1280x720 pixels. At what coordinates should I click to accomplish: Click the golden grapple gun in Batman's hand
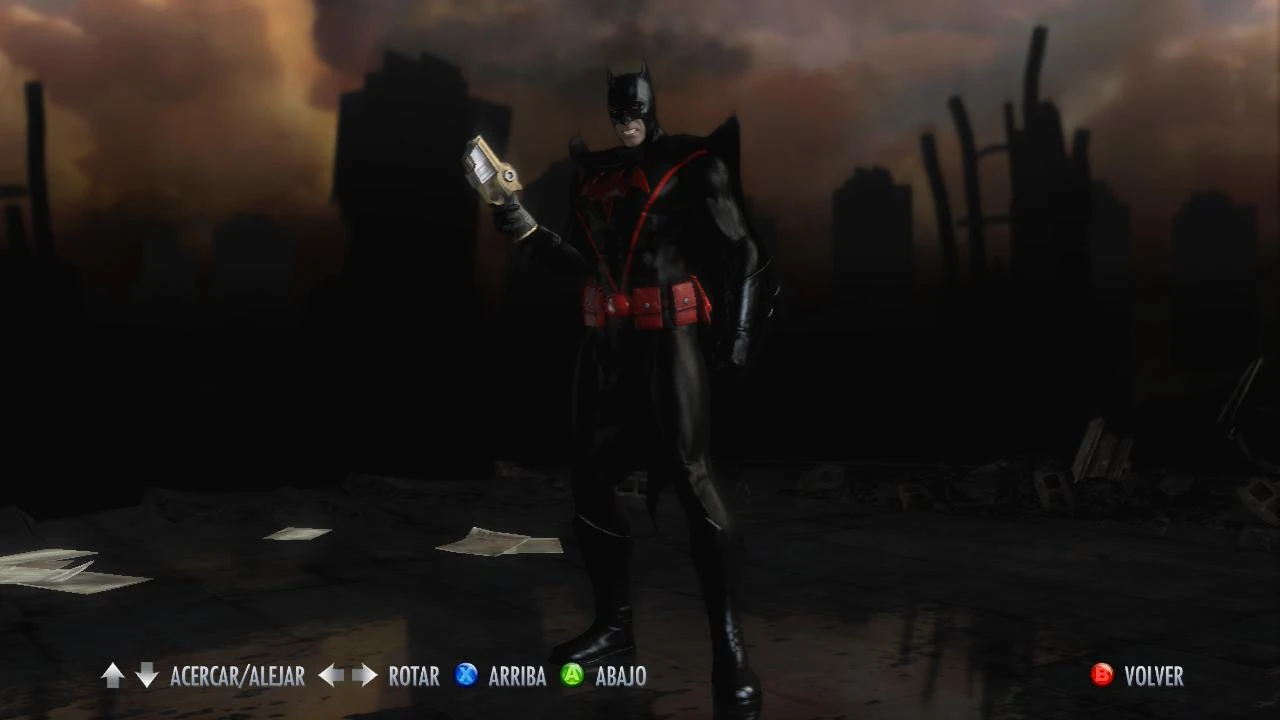point(493,175)
